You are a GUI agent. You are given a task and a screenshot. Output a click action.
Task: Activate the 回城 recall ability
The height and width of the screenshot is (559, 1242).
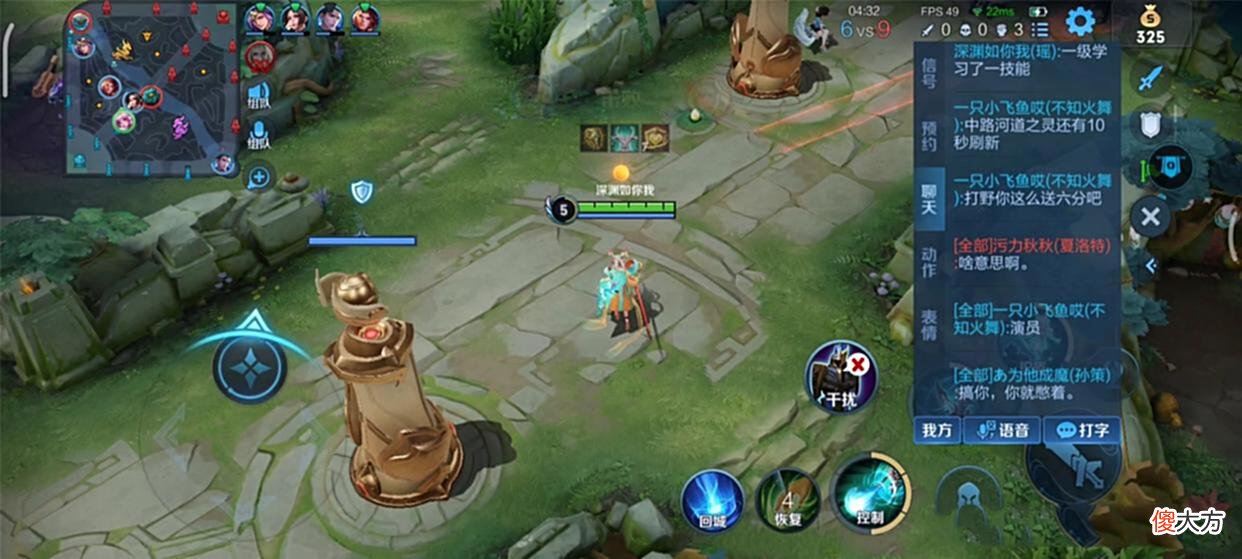713,499
